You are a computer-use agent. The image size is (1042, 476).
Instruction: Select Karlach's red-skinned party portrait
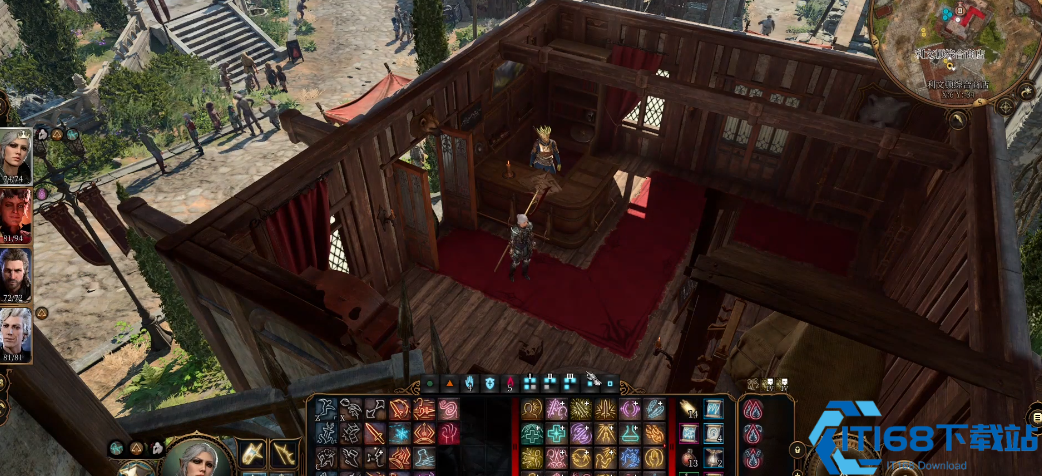coord(16,215)
